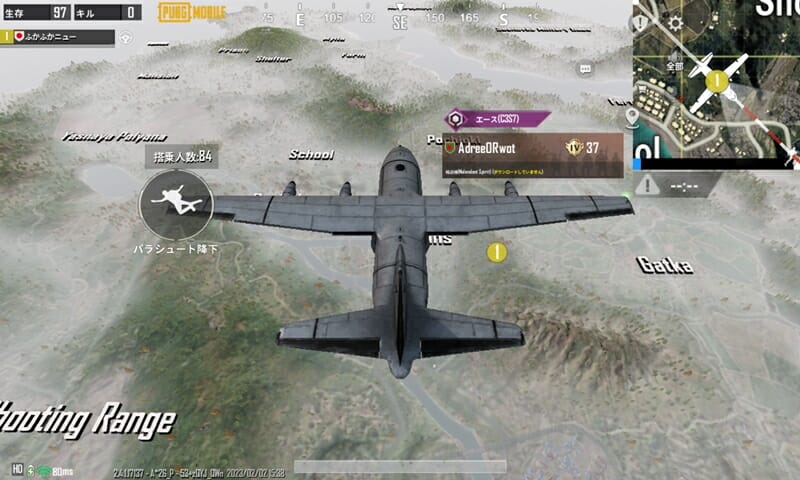Viewport: 800px width, 480px height.
Task: Select teammate ふかふかニュー in team list
Action: 58,37
